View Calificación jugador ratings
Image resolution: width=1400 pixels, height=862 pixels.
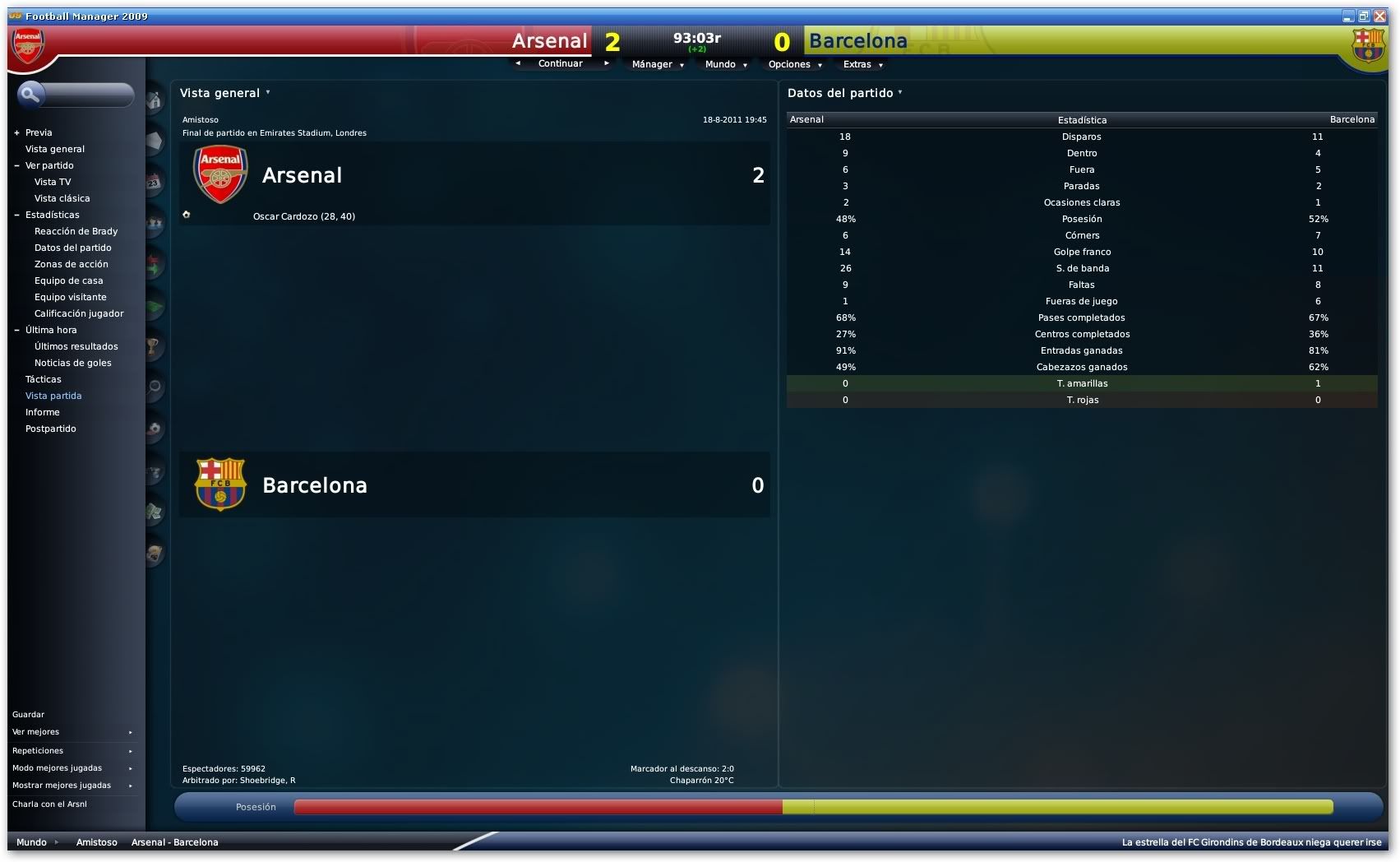point(79,313)
